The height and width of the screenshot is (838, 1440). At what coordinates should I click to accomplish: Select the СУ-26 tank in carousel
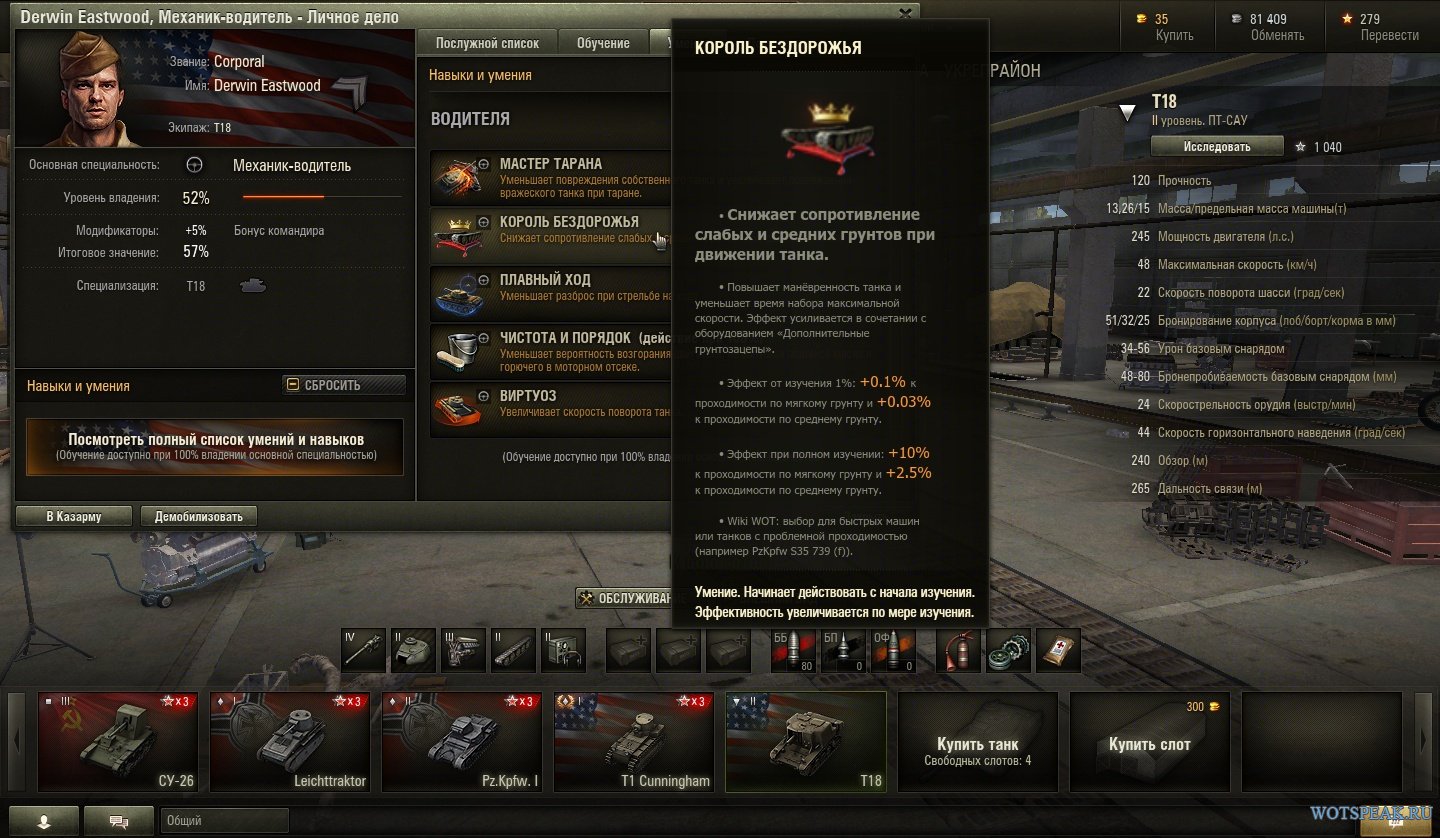coord(118,742)
